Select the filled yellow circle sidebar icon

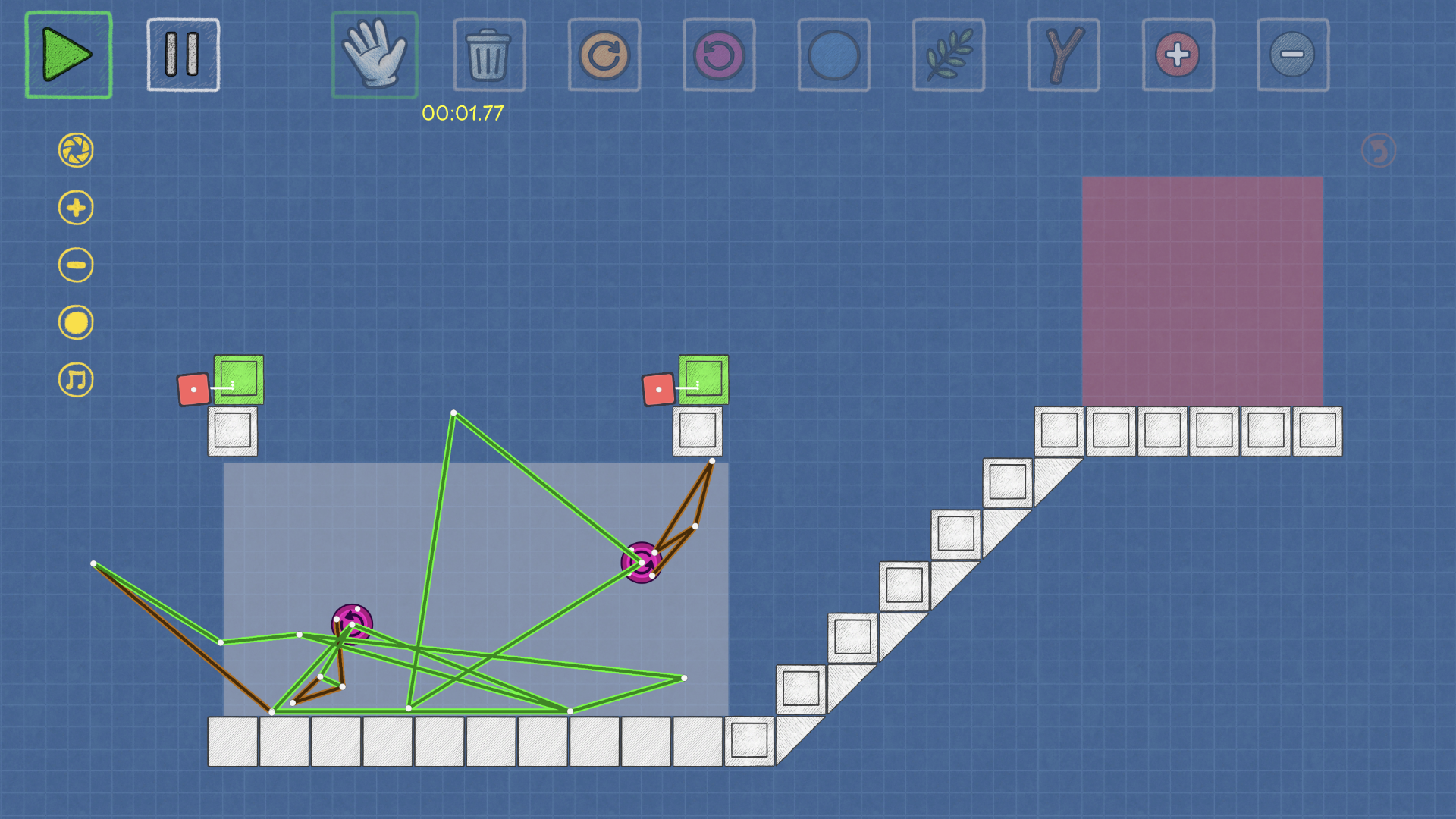pos(75,322)
